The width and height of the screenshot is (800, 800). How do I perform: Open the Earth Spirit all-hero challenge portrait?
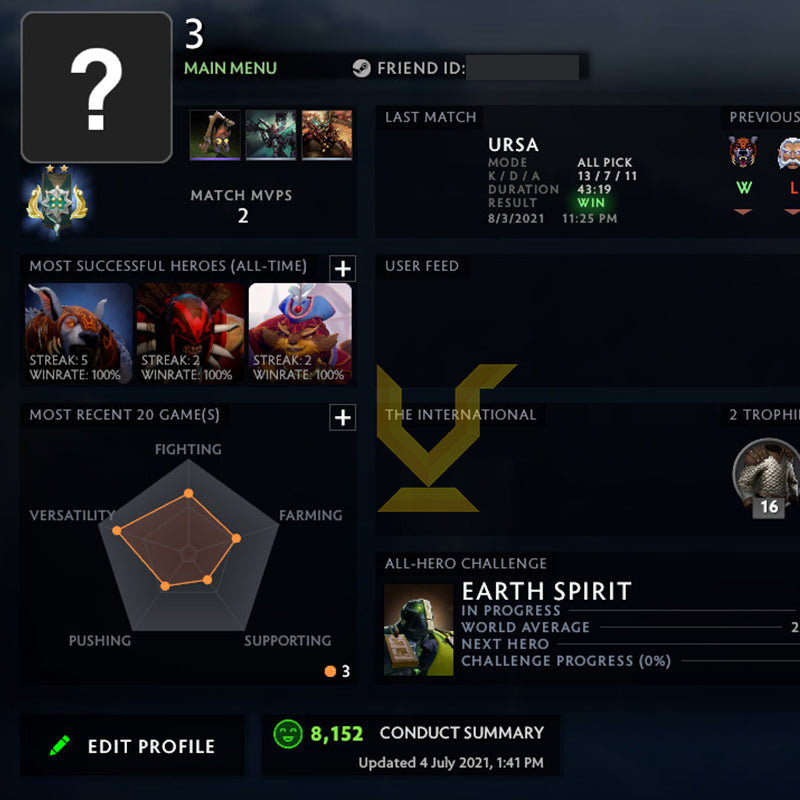click(x=419, y=630)
